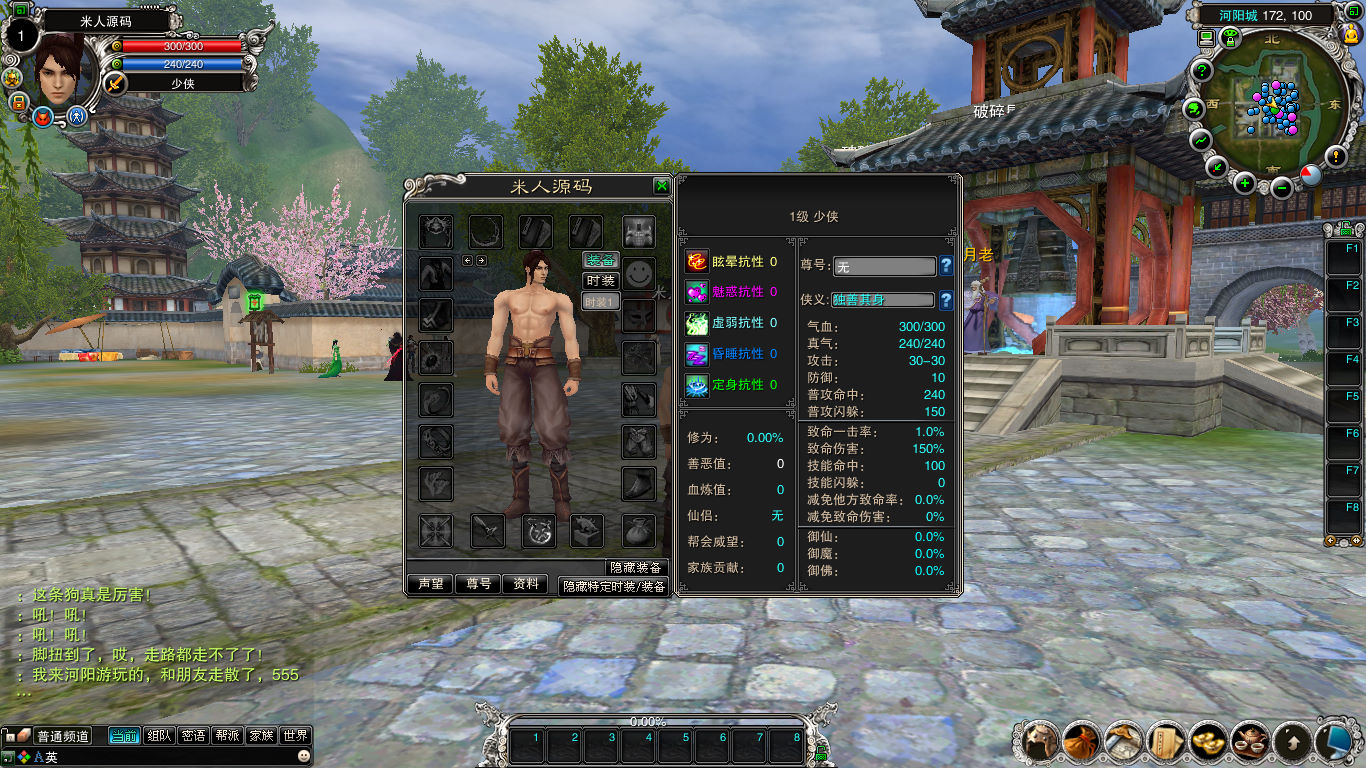Click the yellow exclamation mark minimap button
This screenshot has width=1366, height=768.
(x=1336, y=156)
